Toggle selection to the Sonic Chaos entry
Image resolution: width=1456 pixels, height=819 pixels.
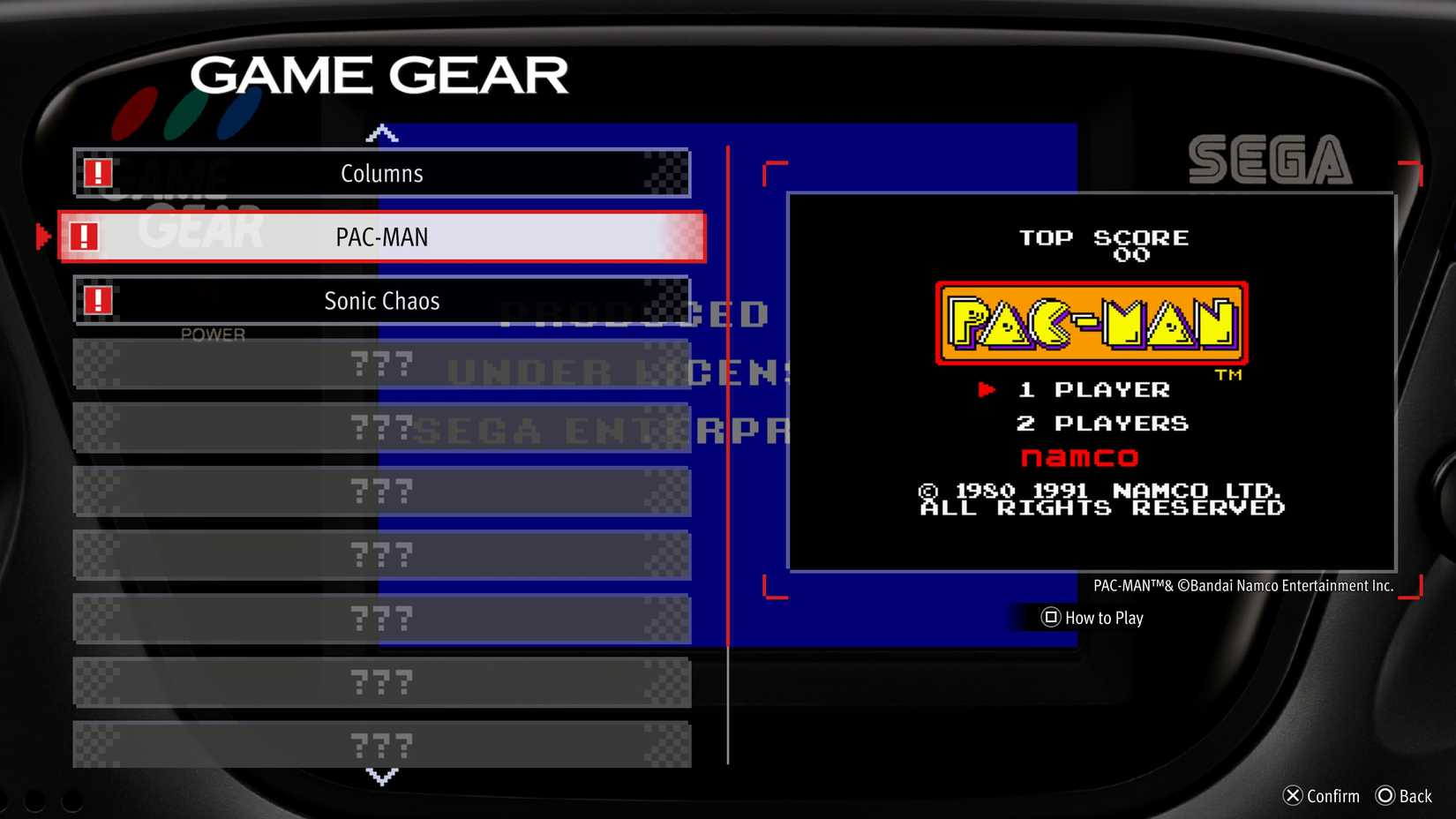click(381, 300)
